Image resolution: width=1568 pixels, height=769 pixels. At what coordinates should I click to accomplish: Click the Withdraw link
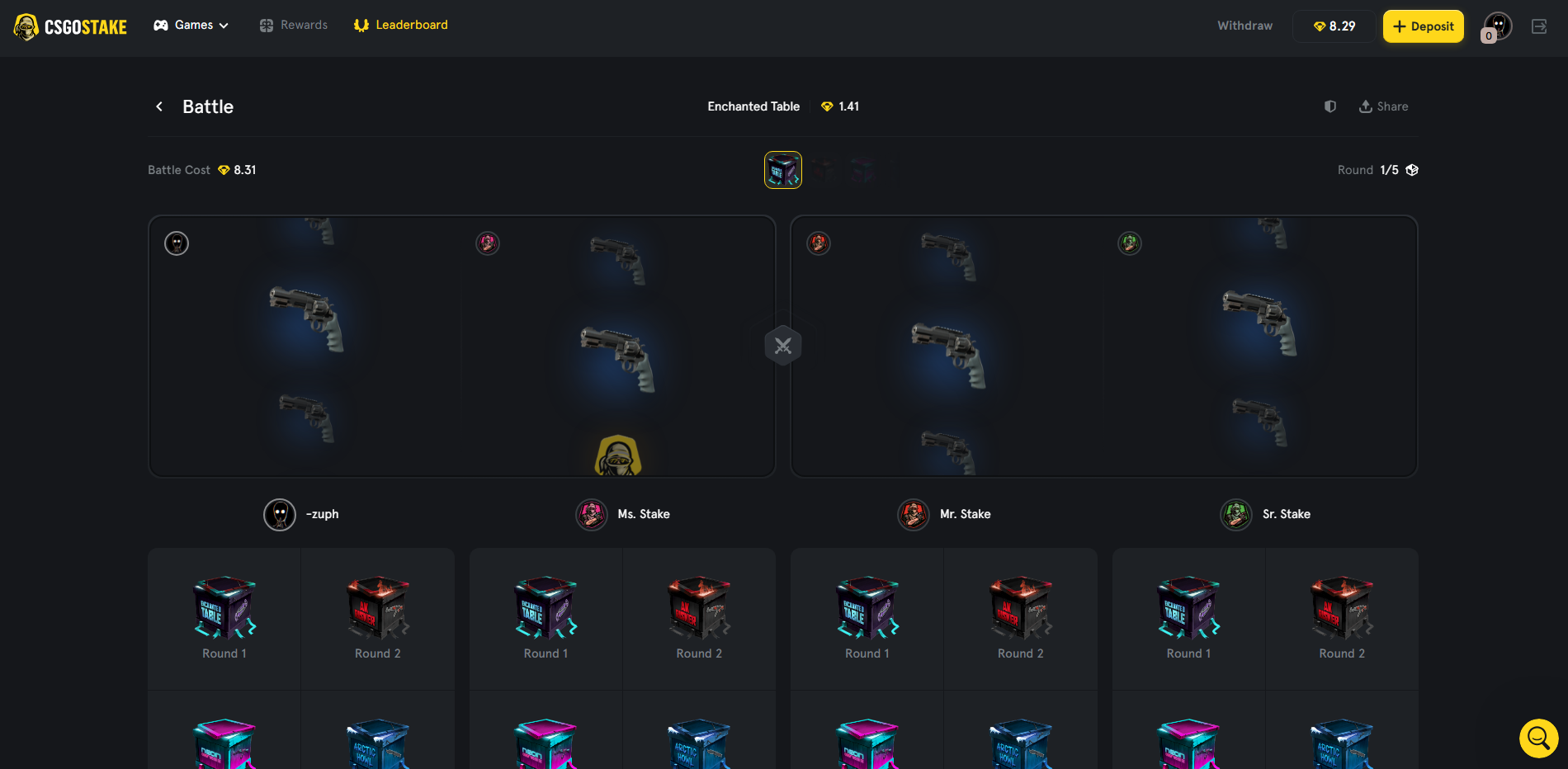[x=1244, y=25]
